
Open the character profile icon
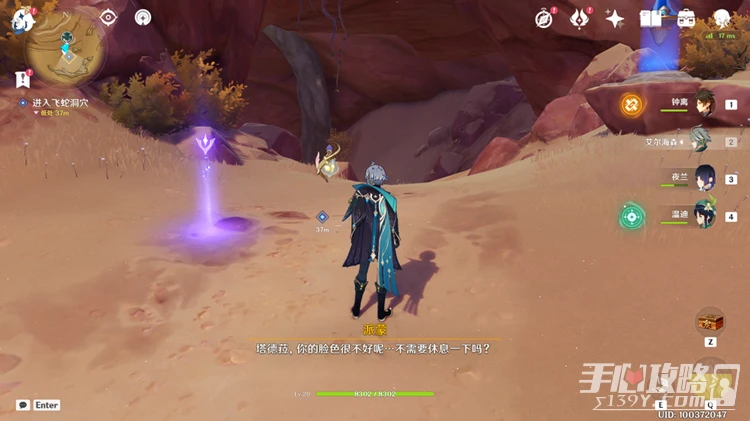(x=722, y=18)
